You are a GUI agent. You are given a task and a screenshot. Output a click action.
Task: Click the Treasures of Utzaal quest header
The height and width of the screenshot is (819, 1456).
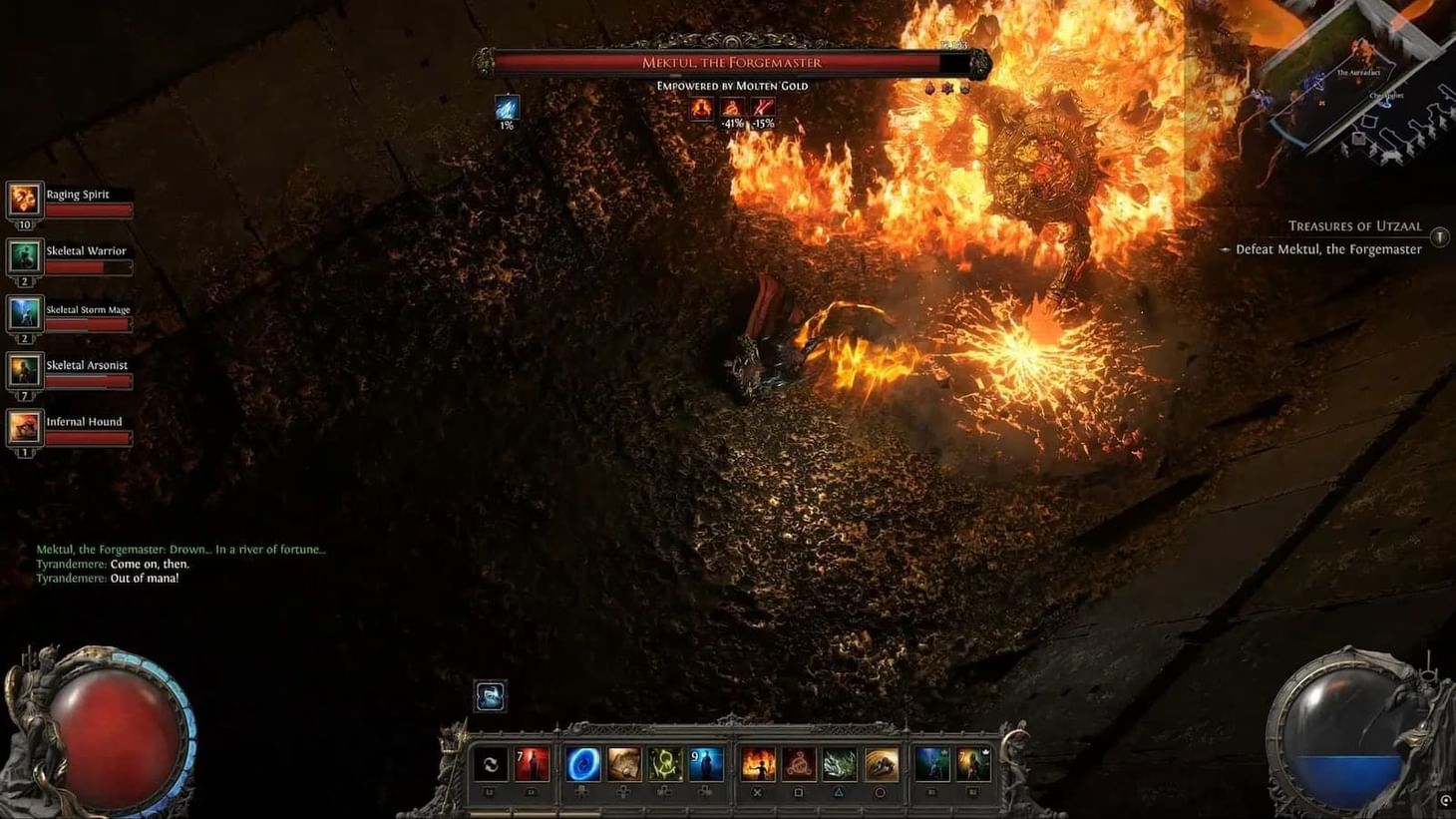tap(1356, 226)
